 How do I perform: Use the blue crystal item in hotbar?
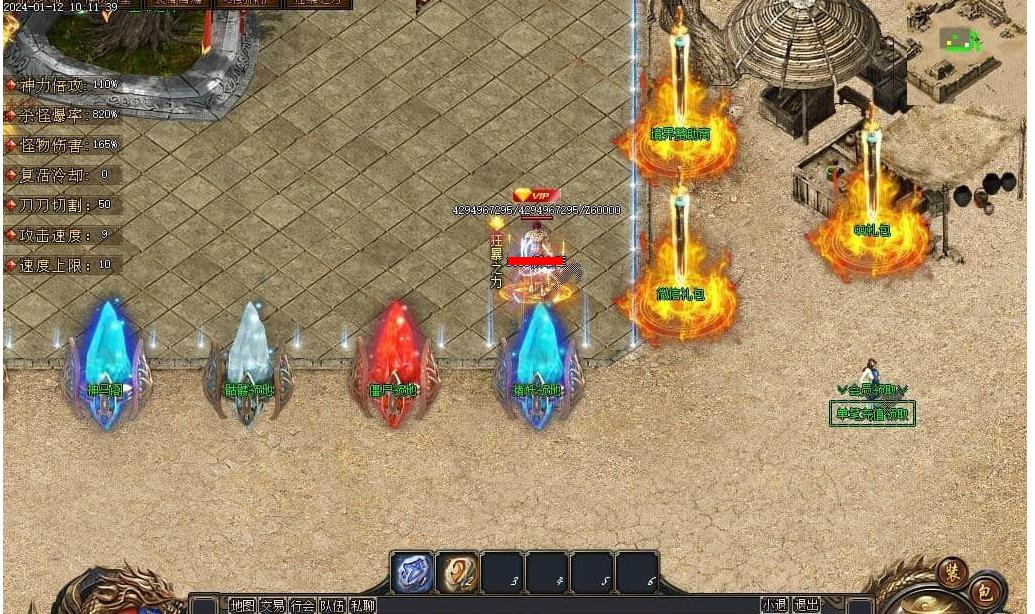click(412, 573)
